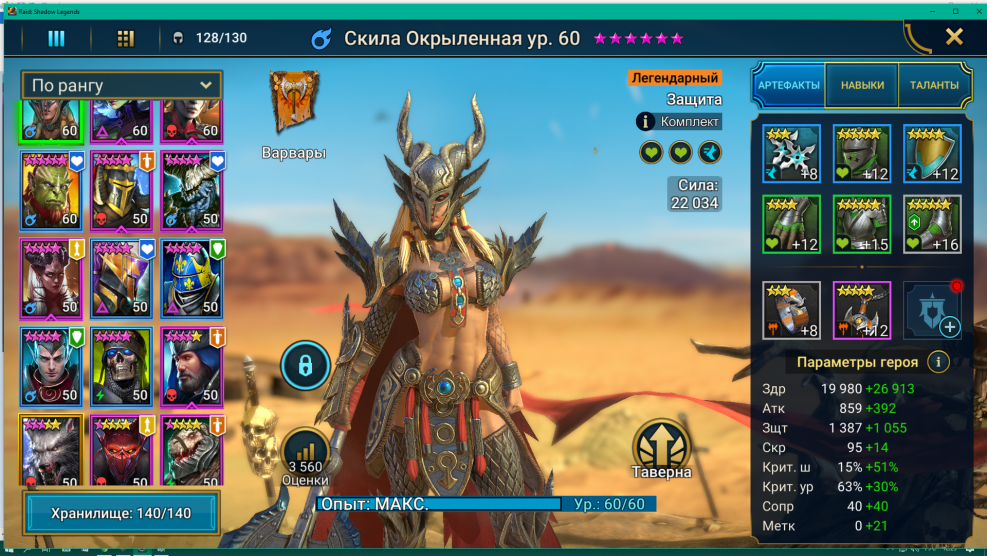The width and height of the screenshot is (987, 556).
Task: Select the chest armor artifact +15
Action: (862, 224)
